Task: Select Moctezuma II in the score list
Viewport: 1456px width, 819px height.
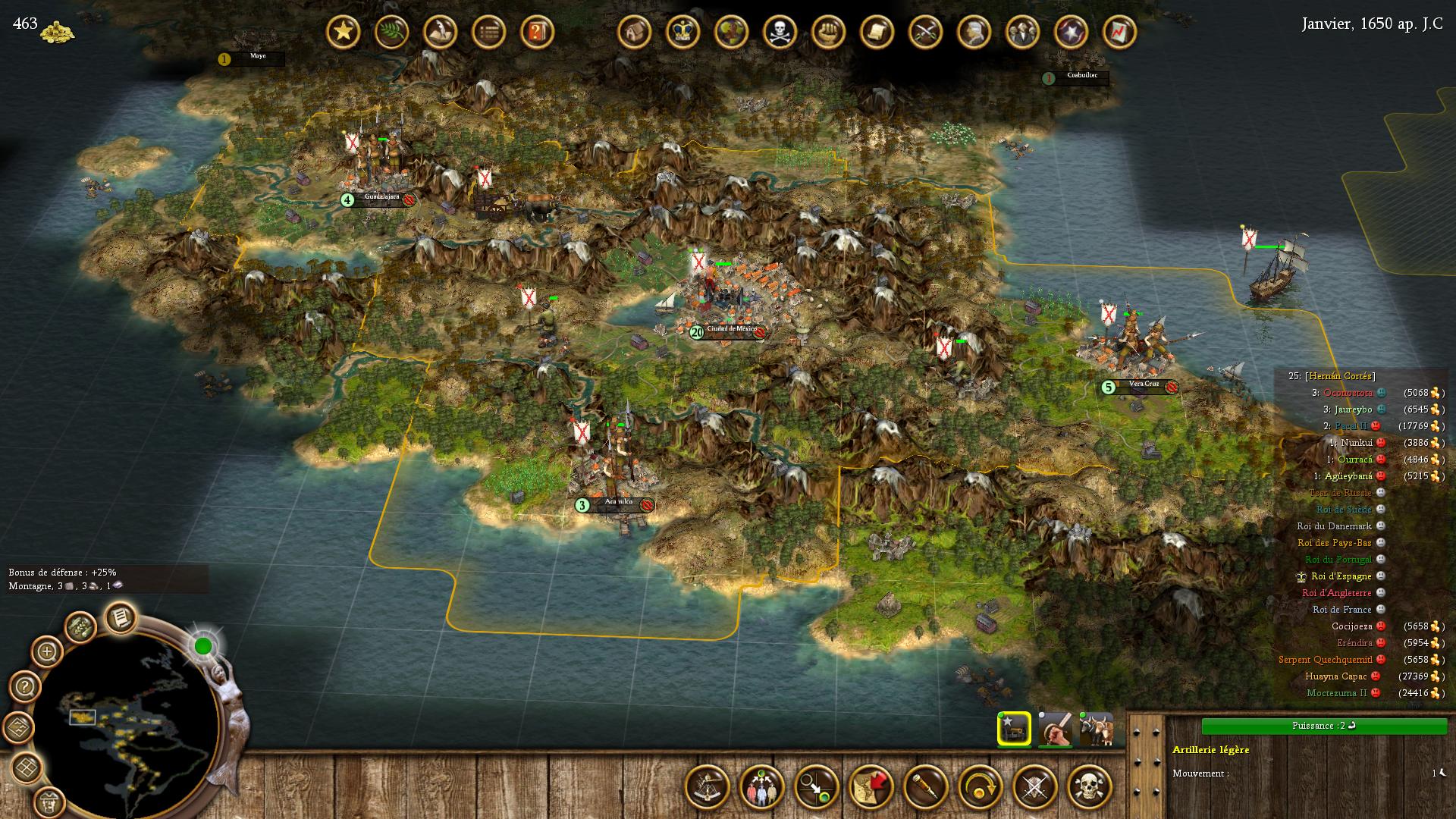Action: (x=1336, y=693)
